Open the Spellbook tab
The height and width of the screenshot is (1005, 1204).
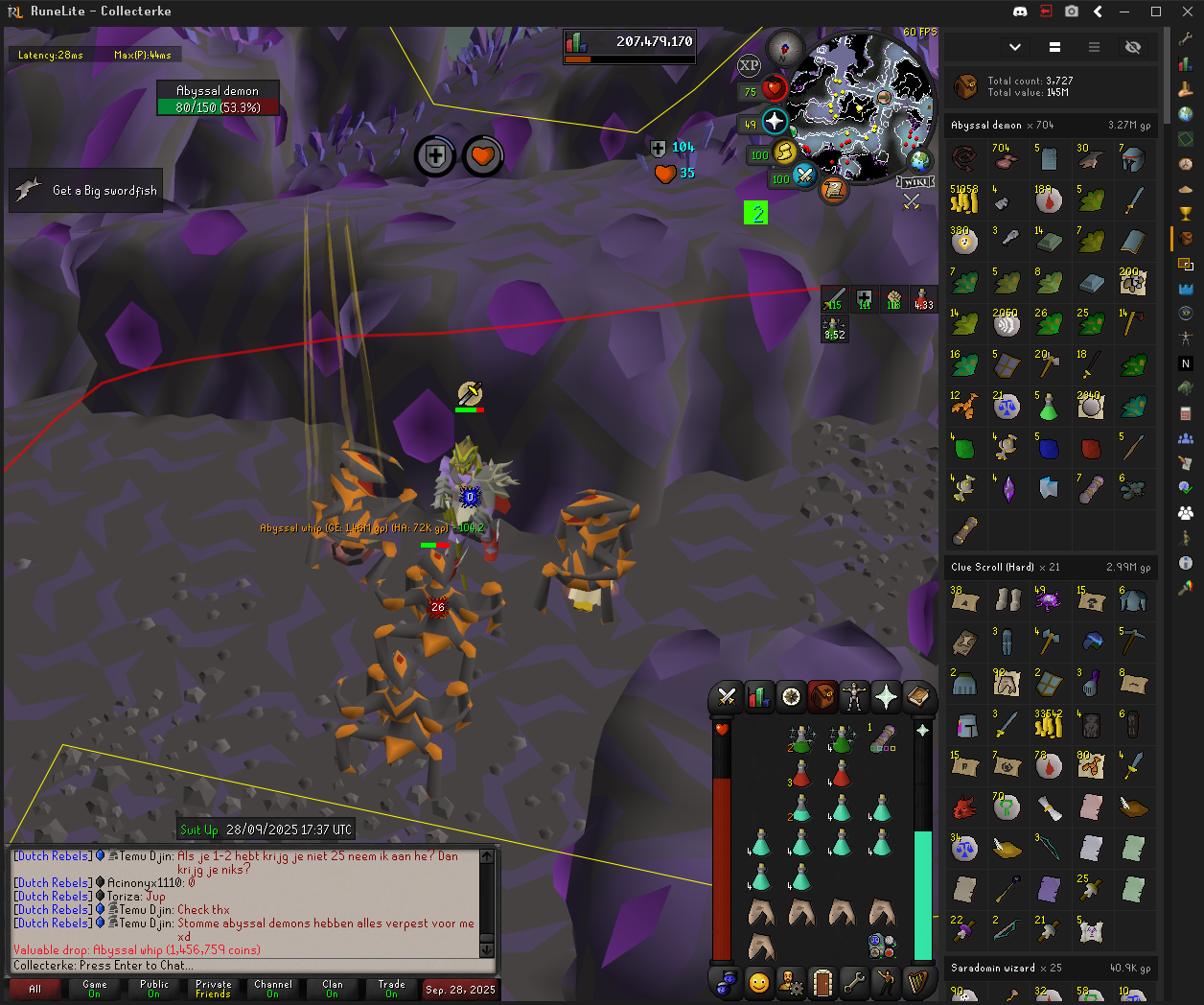918,697
